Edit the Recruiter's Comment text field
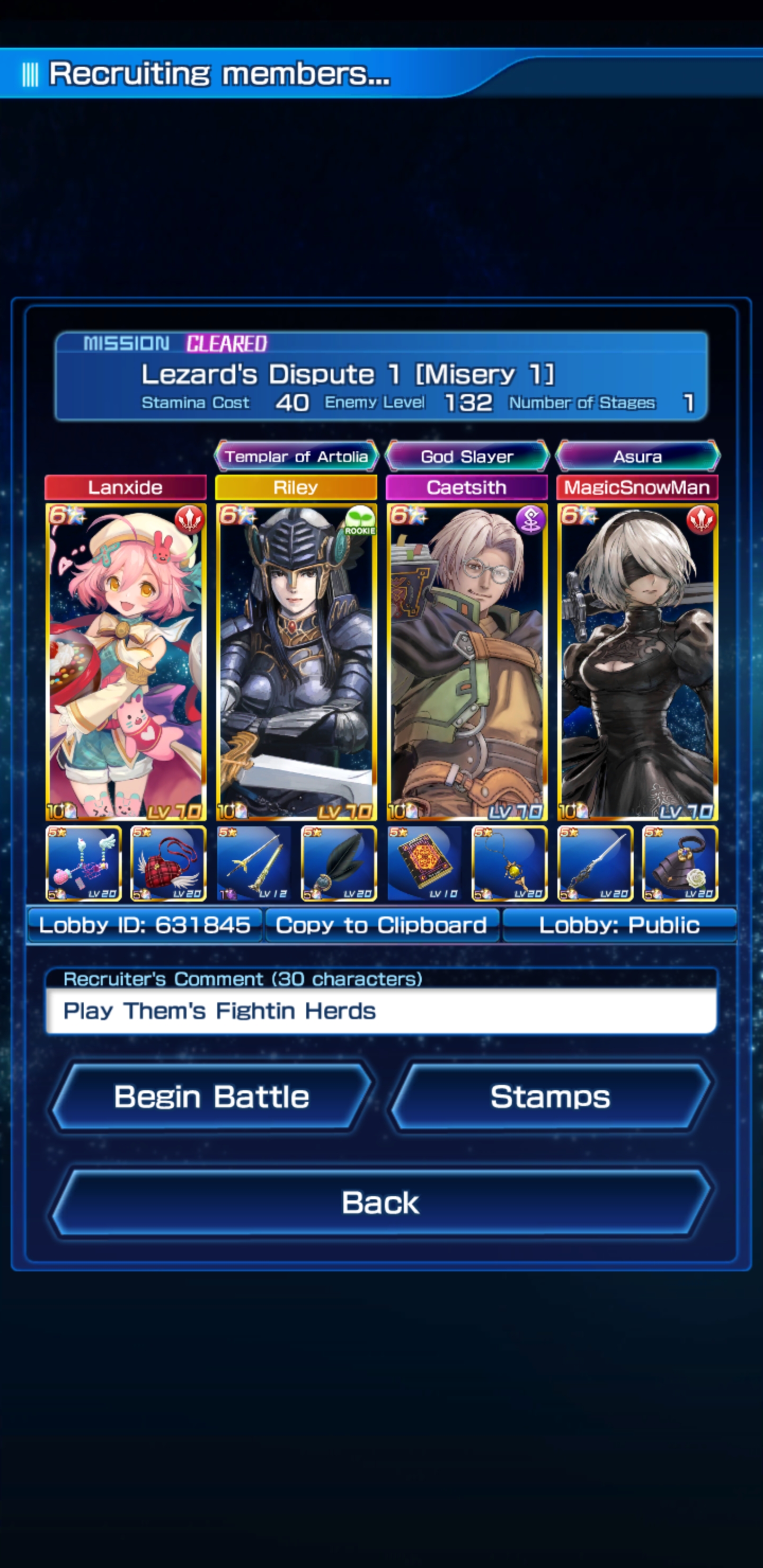 pyautogui.click(x=381, y=1011)
